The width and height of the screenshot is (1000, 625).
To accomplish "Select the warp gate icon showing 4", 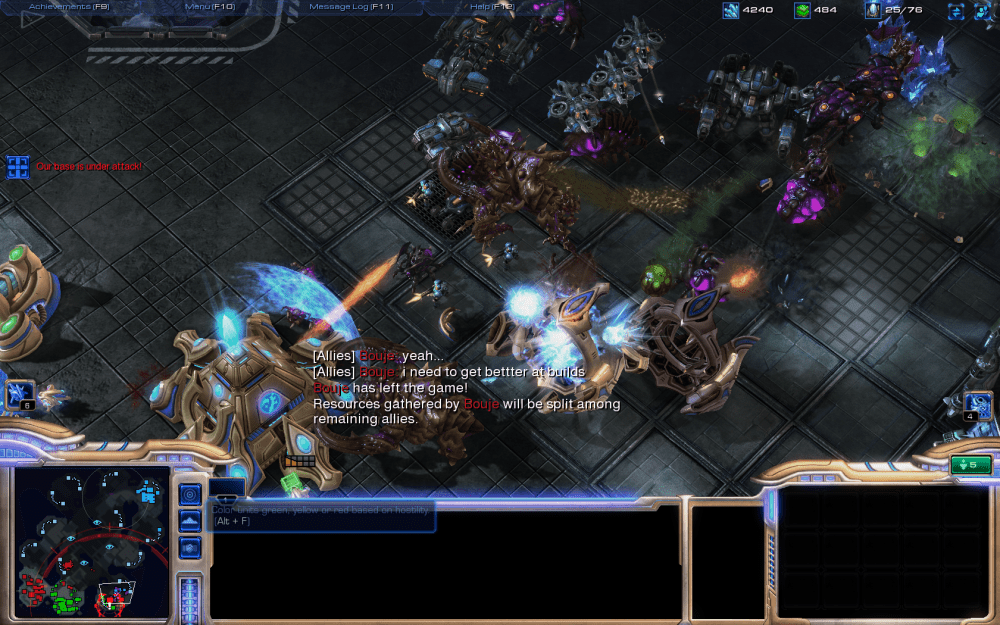I will [x=978, y=405].
